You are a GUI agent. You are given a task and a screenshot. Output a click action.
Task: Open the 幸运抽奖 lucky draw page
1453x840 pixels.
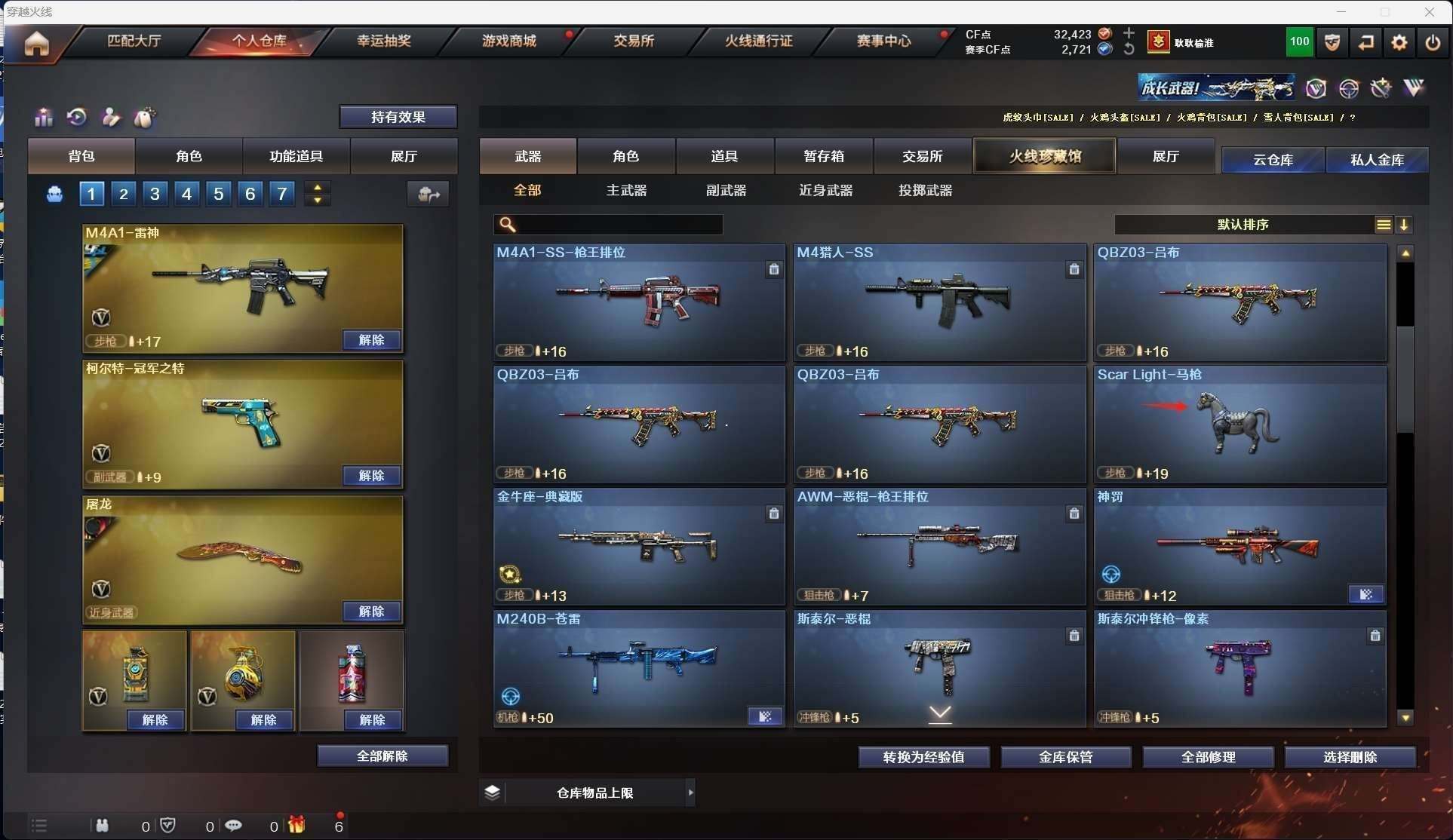point(384,41)
